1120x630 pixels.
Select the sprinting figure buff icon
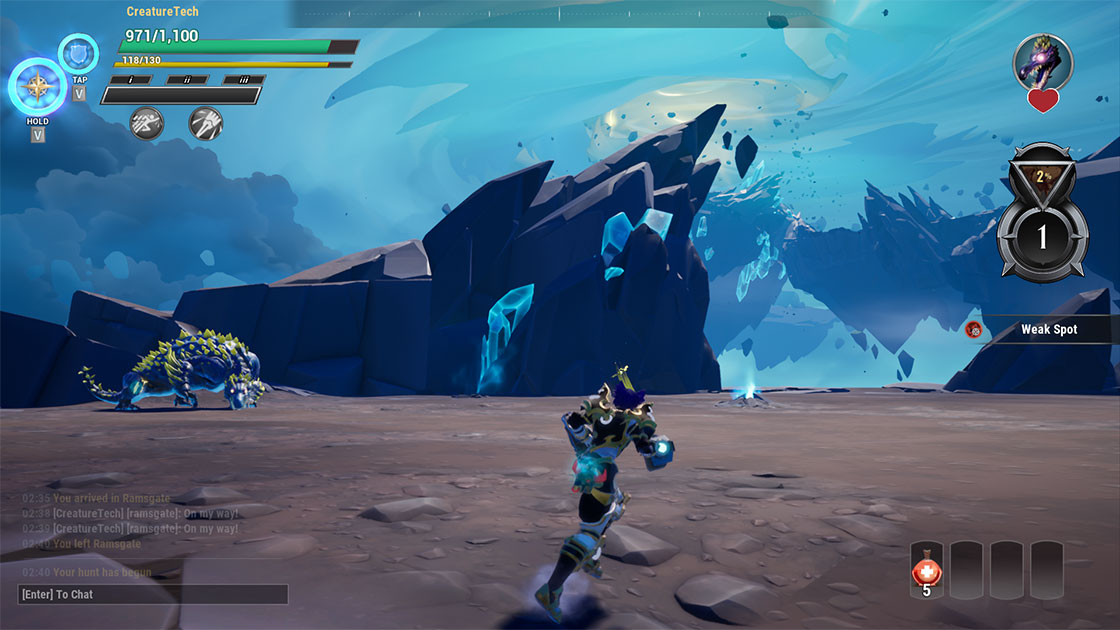147,123
